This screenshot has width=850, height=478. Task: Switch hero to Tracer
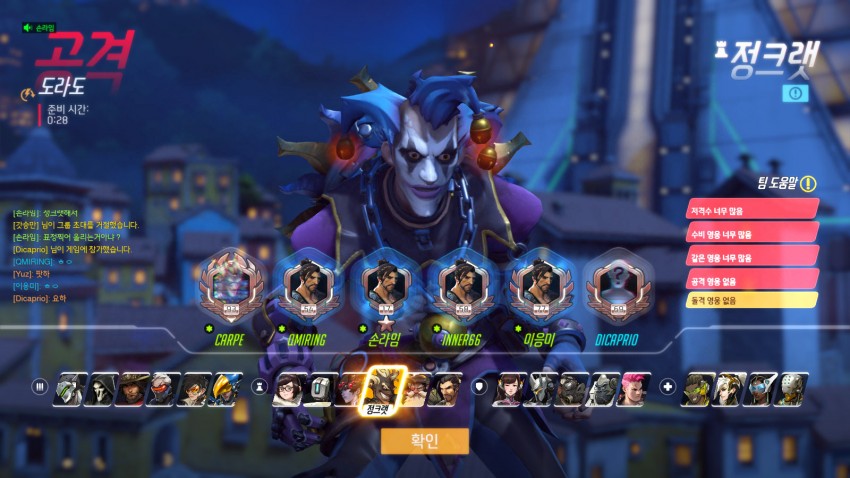point(191,388)
